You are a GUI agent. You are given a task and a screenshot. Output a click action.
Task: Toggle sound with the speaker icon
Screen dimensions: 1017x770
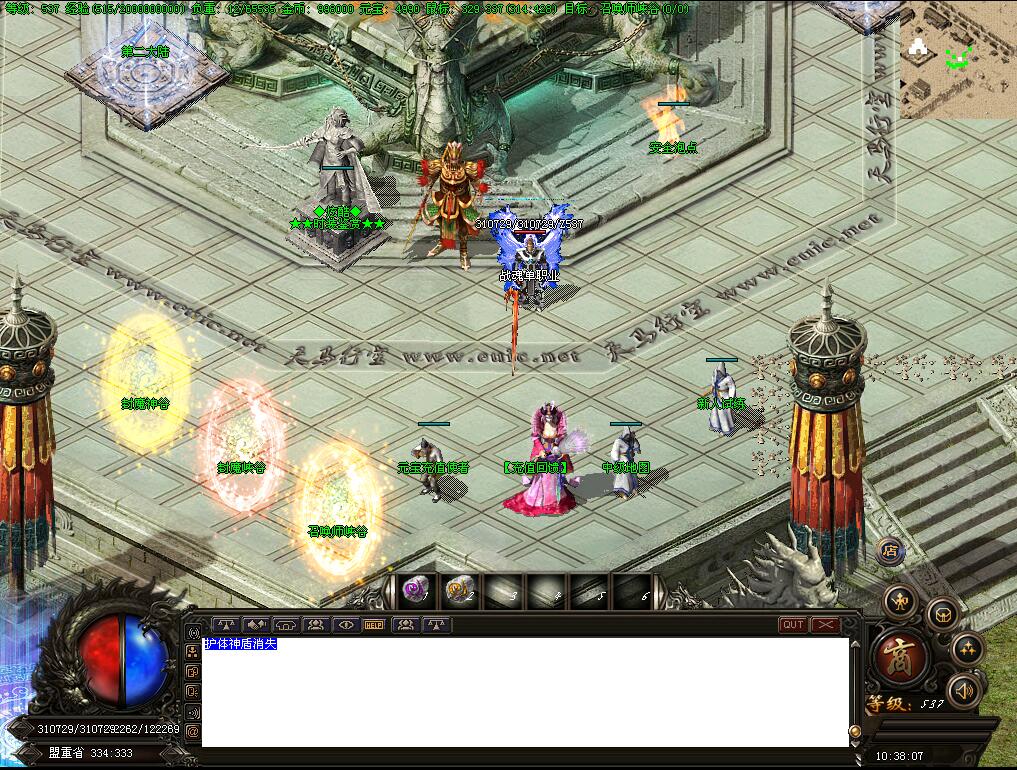(964, 690)
